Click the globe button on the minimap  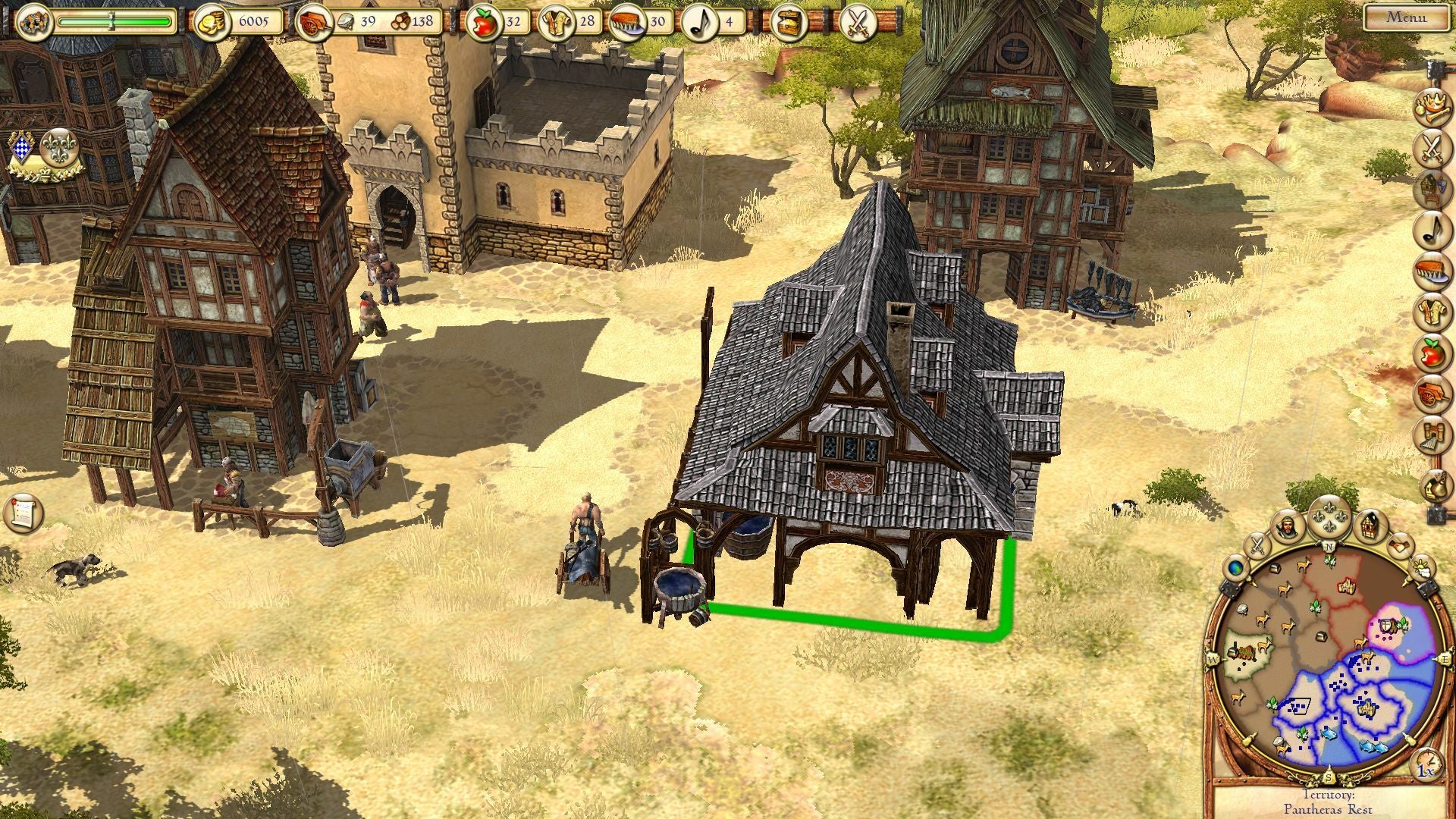click(x=1236, y=566)
